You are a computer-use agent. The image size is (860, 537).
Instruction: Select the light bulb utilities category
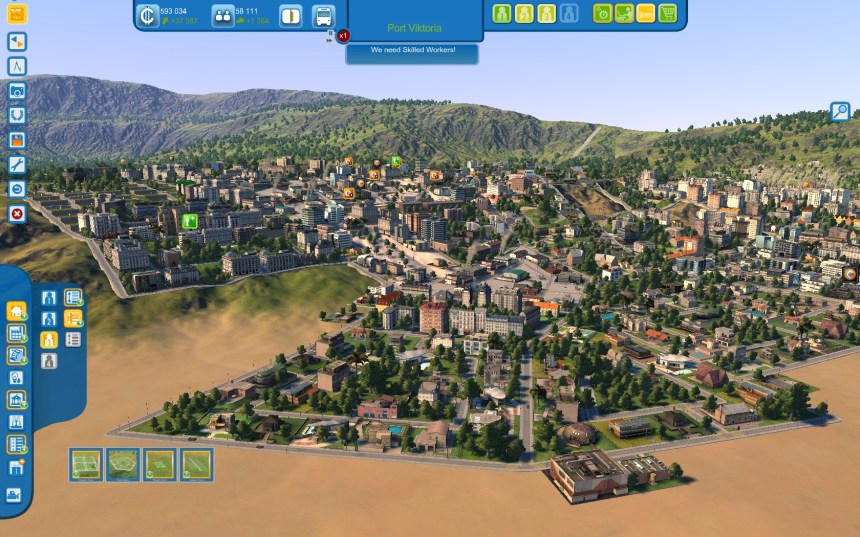(16, 378)
